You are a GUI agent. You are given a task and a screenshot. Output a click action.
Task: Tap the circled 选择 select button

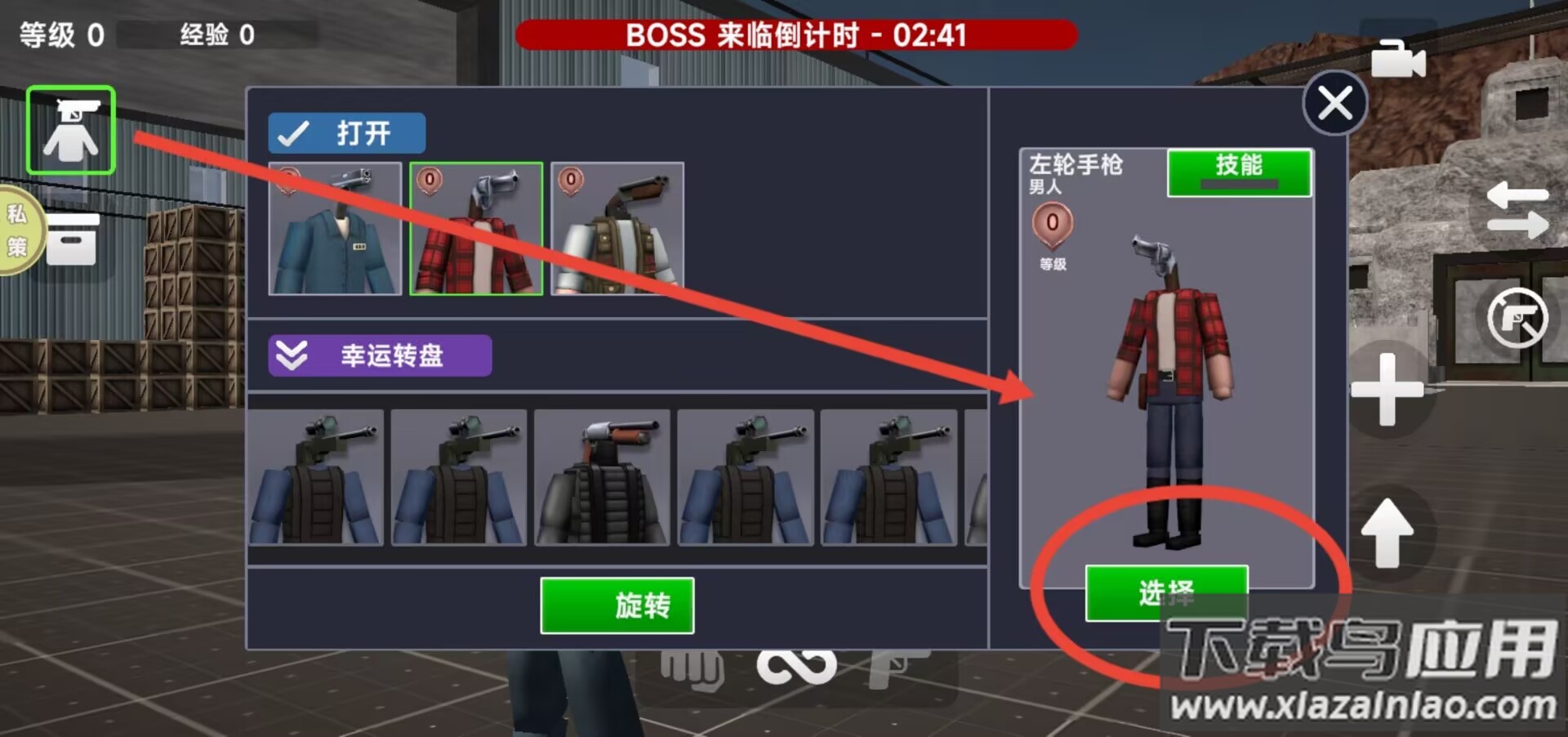[x=1166, y=592]
